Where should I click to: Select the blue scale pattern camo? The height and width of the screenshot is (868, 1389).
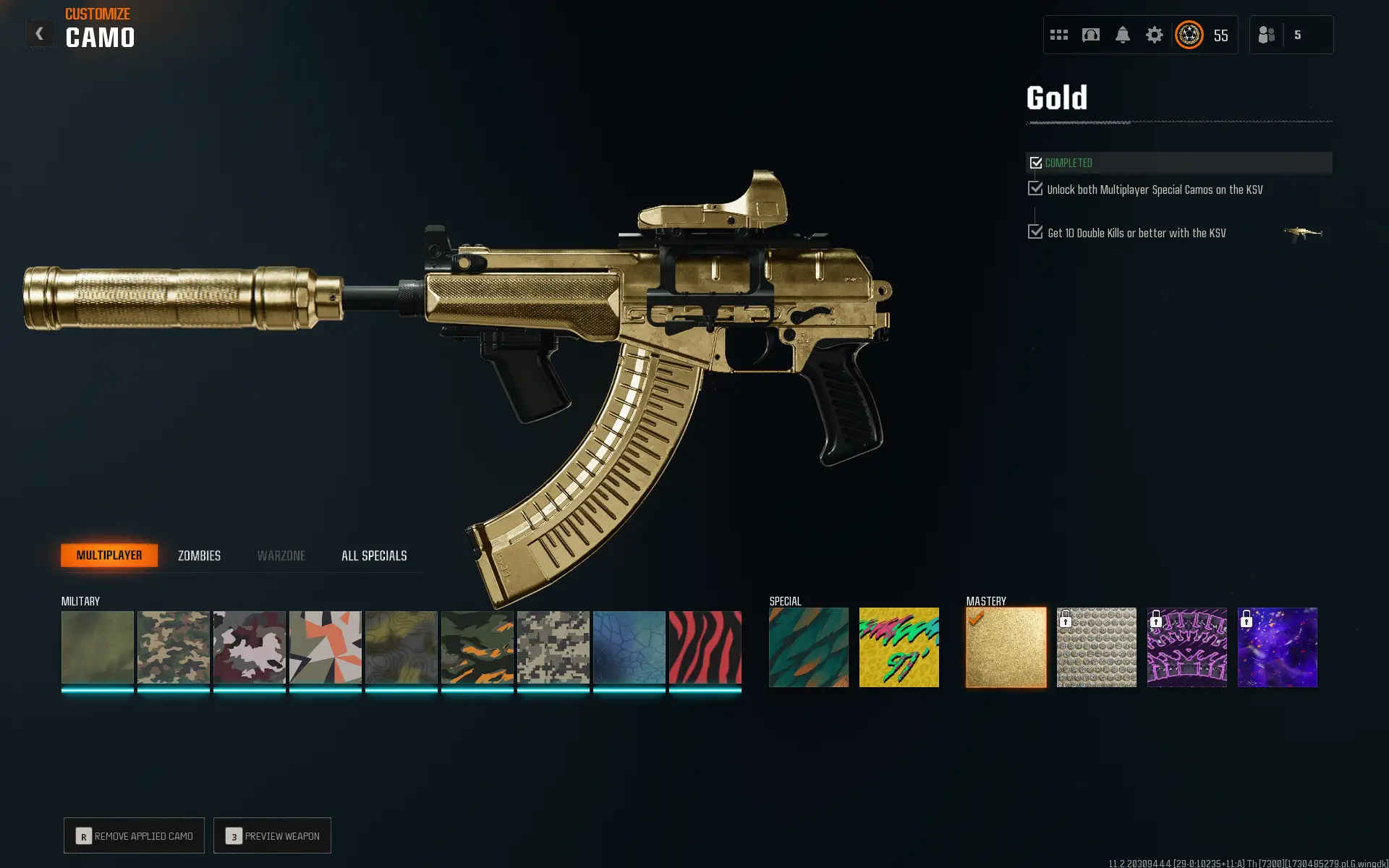tap(629, 647)
